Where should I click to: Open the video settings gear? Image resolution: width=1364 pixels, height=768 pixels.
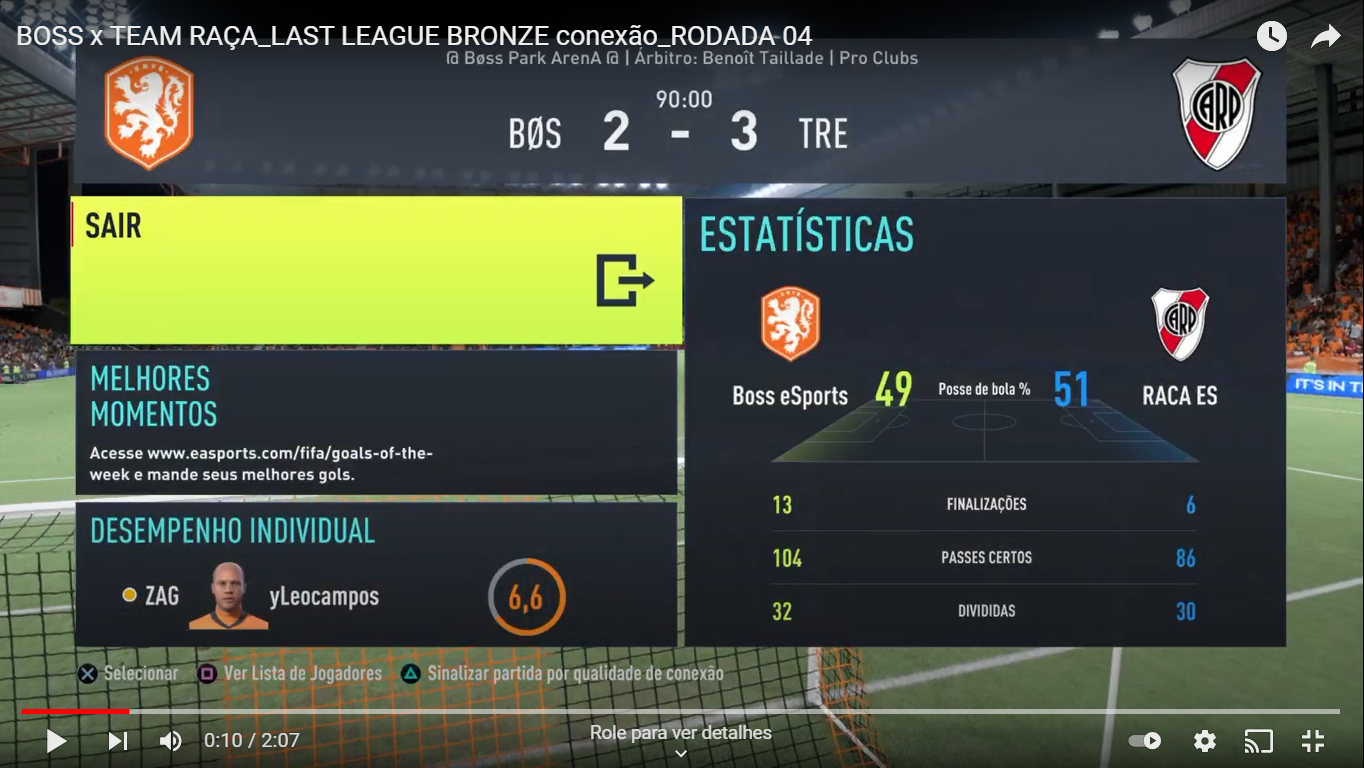1205,741
